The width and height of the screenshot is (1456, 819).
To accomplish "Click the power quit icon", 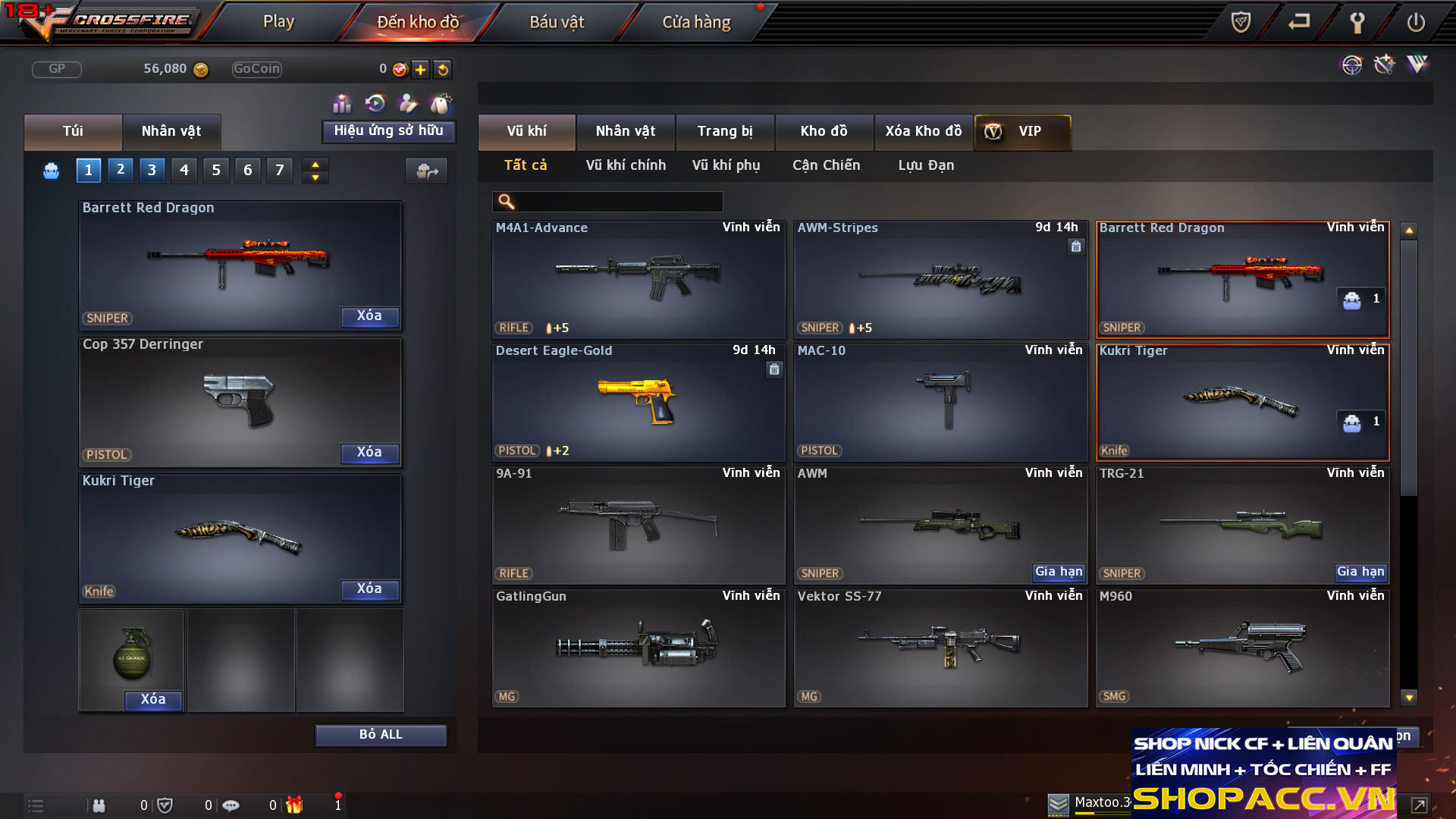I will pos(1416,22).
